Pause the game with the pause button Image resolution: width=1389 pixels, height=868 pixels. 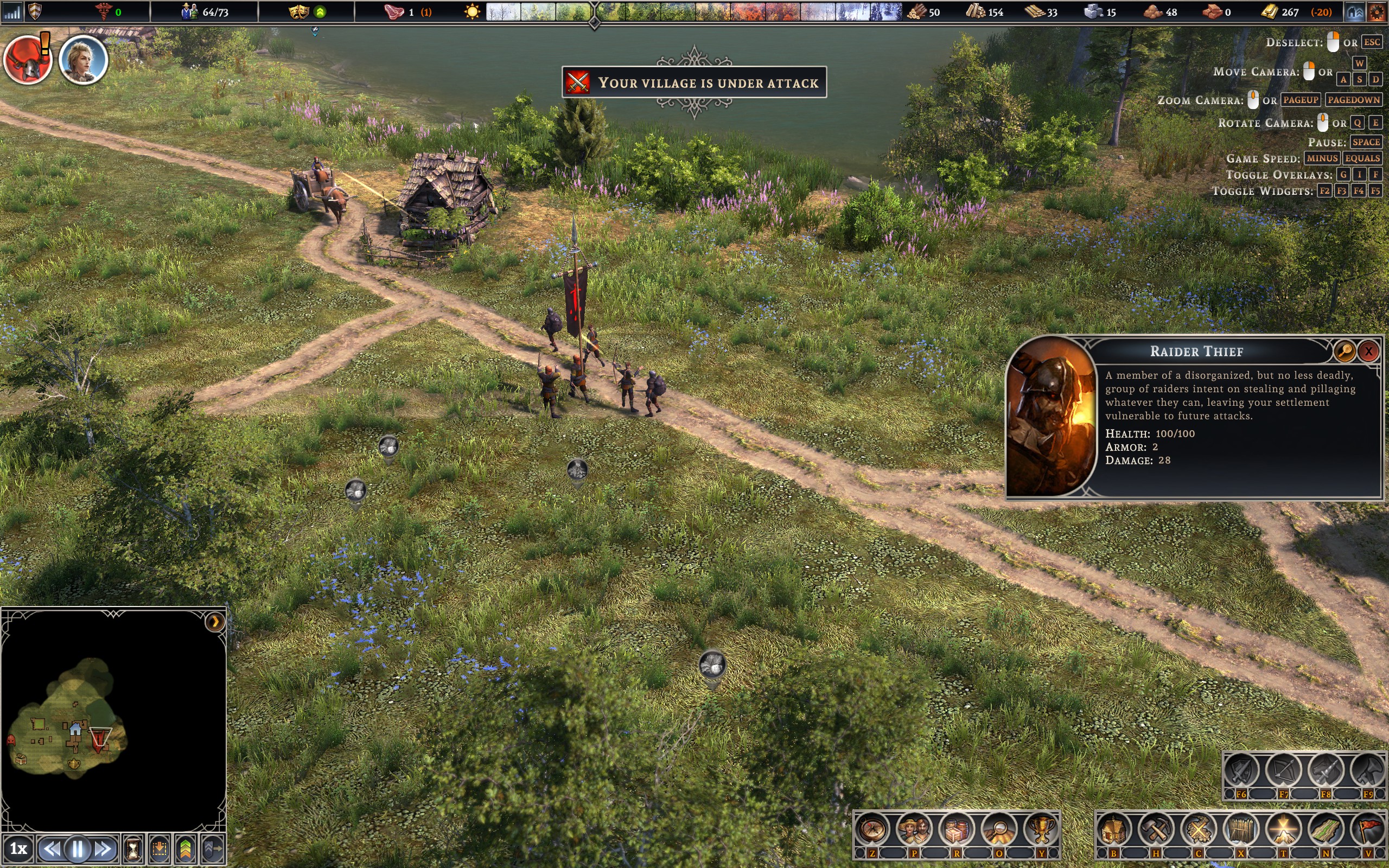pyautogui.click(x=78, y=848)
